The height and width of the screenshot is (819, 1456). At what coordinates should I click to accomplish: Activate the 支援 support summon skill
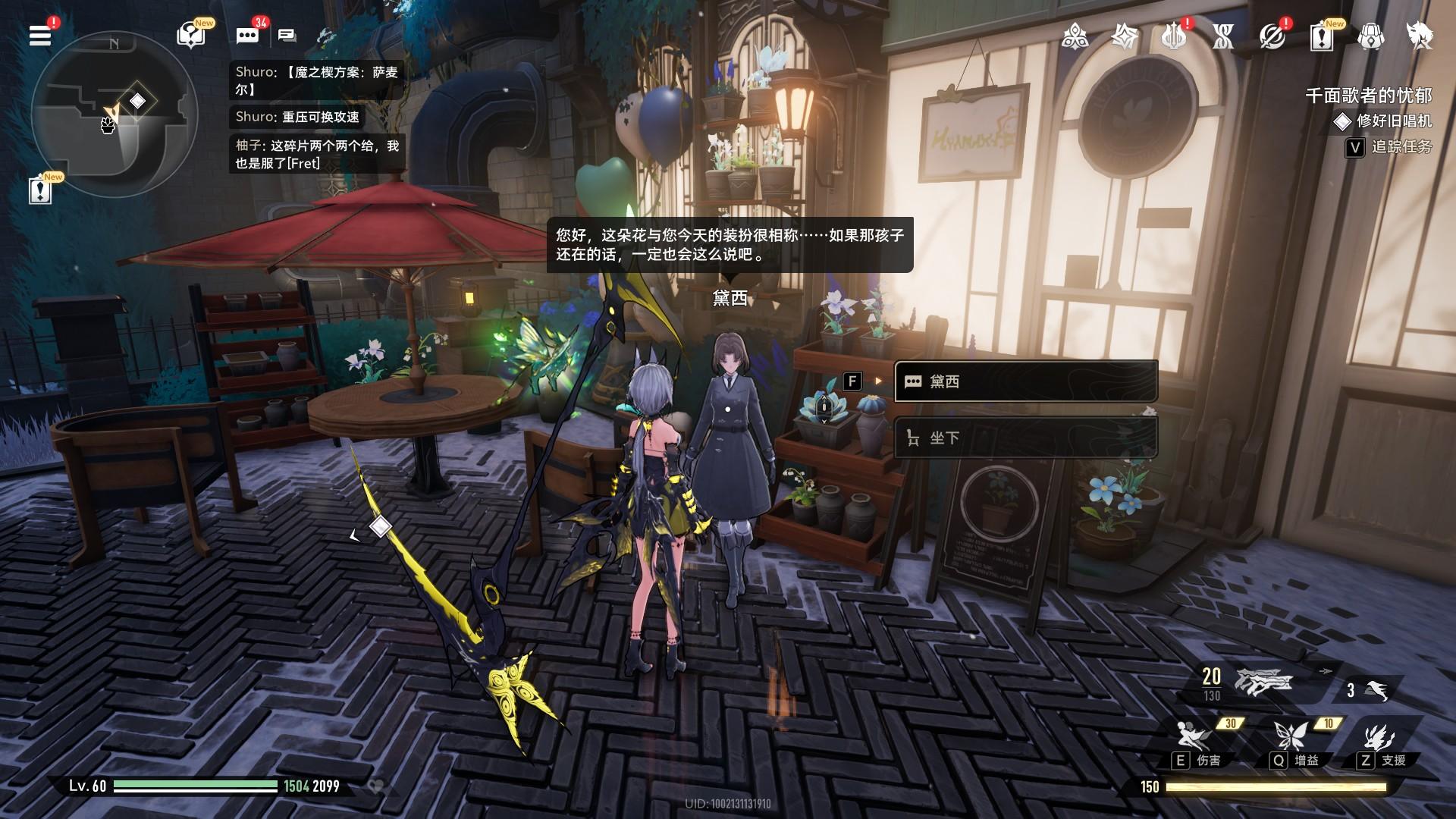click(1379, 736)
